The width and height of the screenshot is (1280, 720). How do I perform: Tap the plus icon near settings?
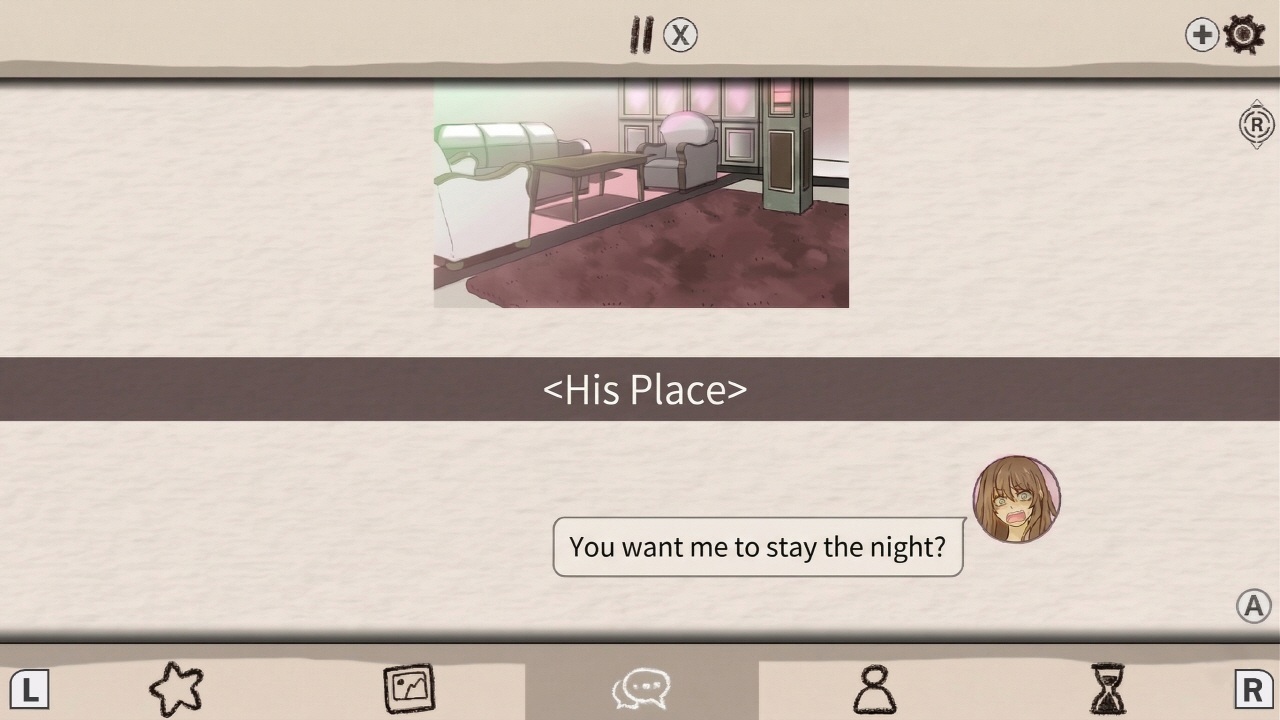[x=1201, y=33]
